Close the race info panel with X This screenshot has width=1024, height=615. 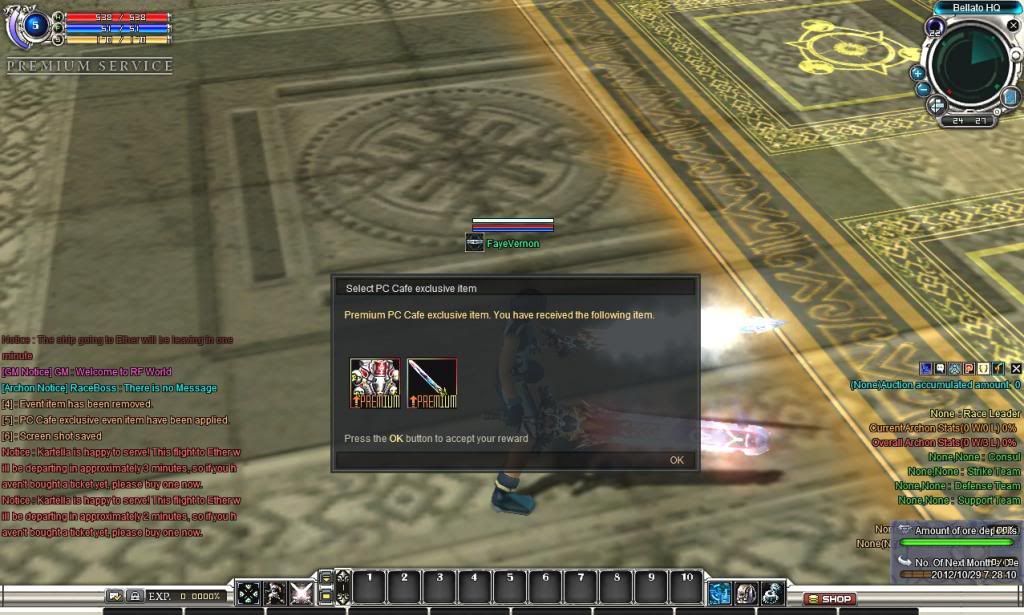pos(1016,369)
